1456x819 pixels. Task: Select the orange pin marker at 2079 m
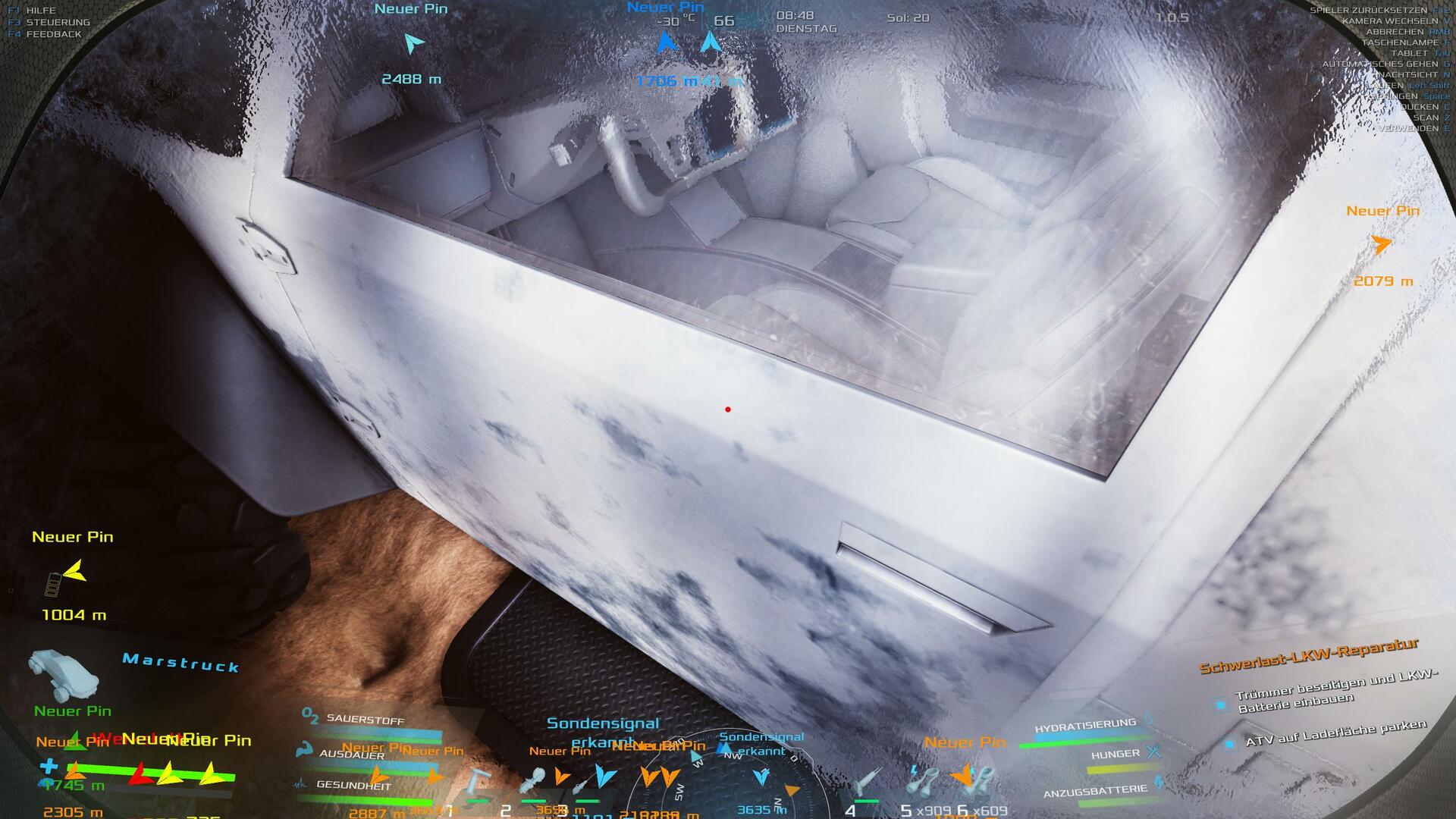(1382, 244)
